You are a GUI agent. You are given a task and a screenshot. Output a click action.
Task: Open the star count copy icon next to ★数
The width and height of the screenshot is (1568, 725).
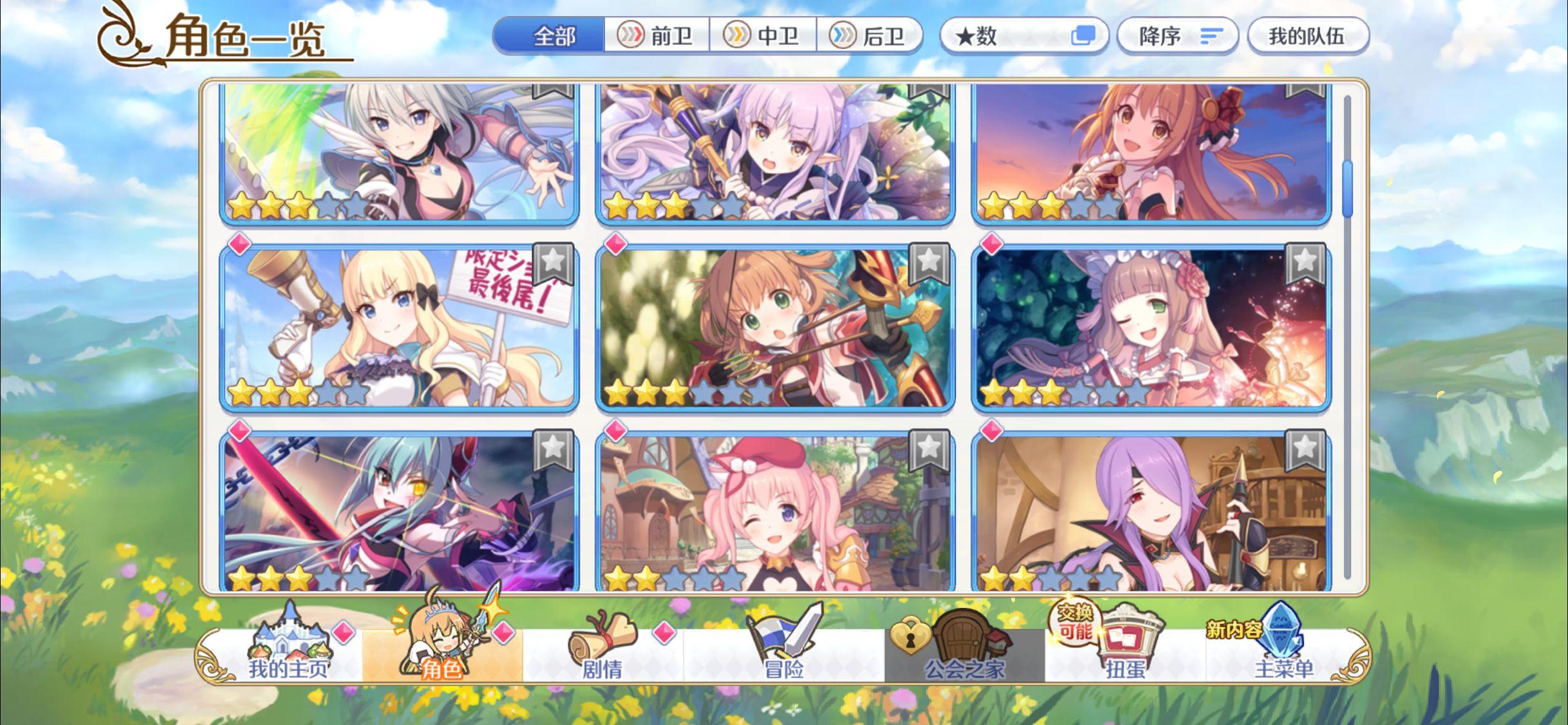(1084, 37)
